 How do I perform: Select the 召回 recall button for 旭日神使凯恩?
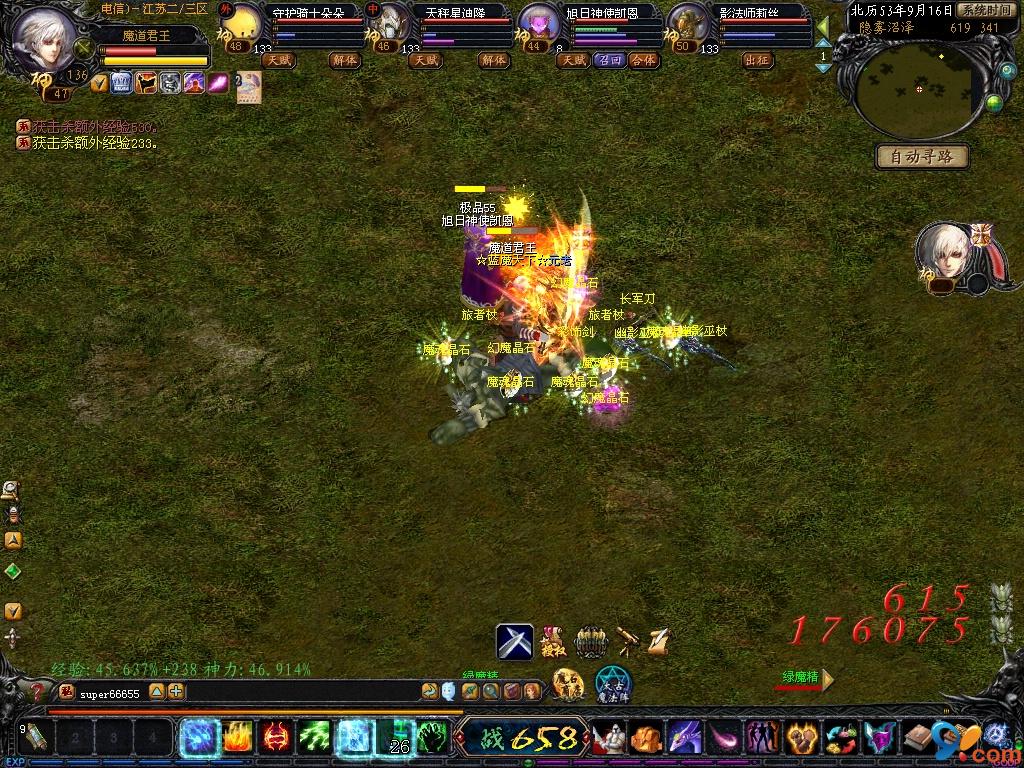(x=609, y=60)
